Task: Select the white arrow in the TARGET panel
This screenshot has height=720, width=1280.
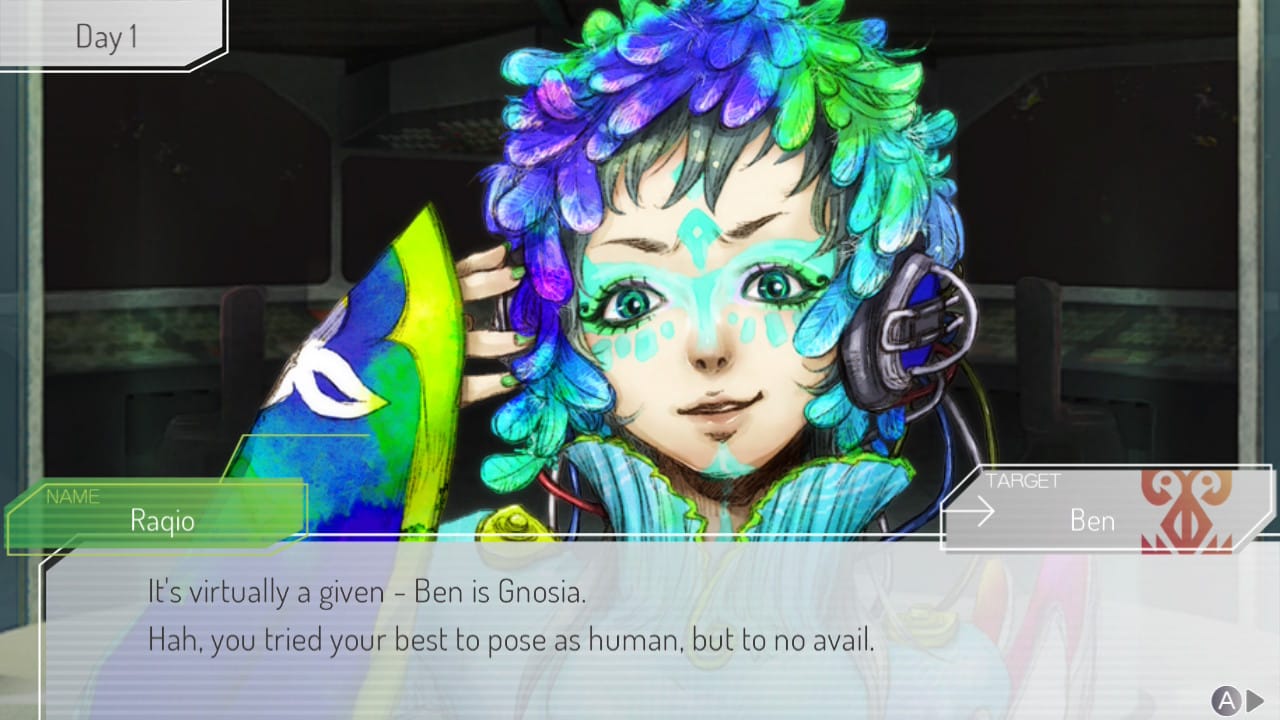Action: pyautogui.click(x=975, y=512)
